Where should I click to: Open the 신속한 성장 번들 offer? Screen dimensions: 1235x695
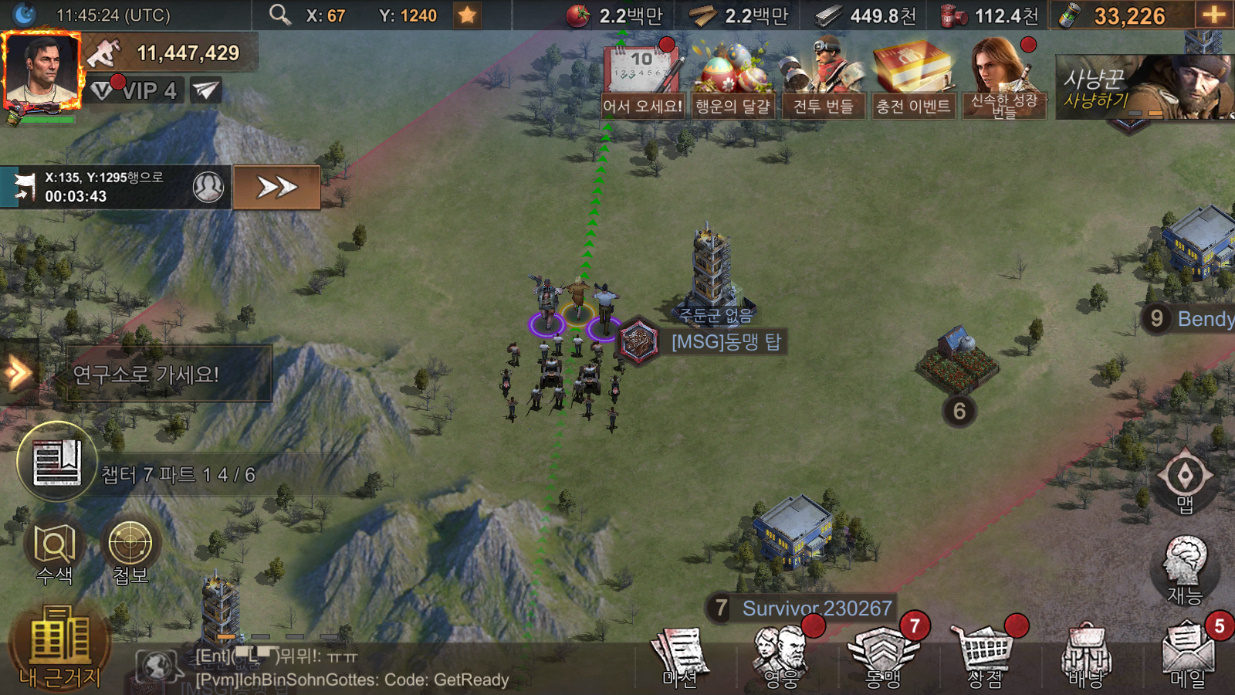point(1003,80)
